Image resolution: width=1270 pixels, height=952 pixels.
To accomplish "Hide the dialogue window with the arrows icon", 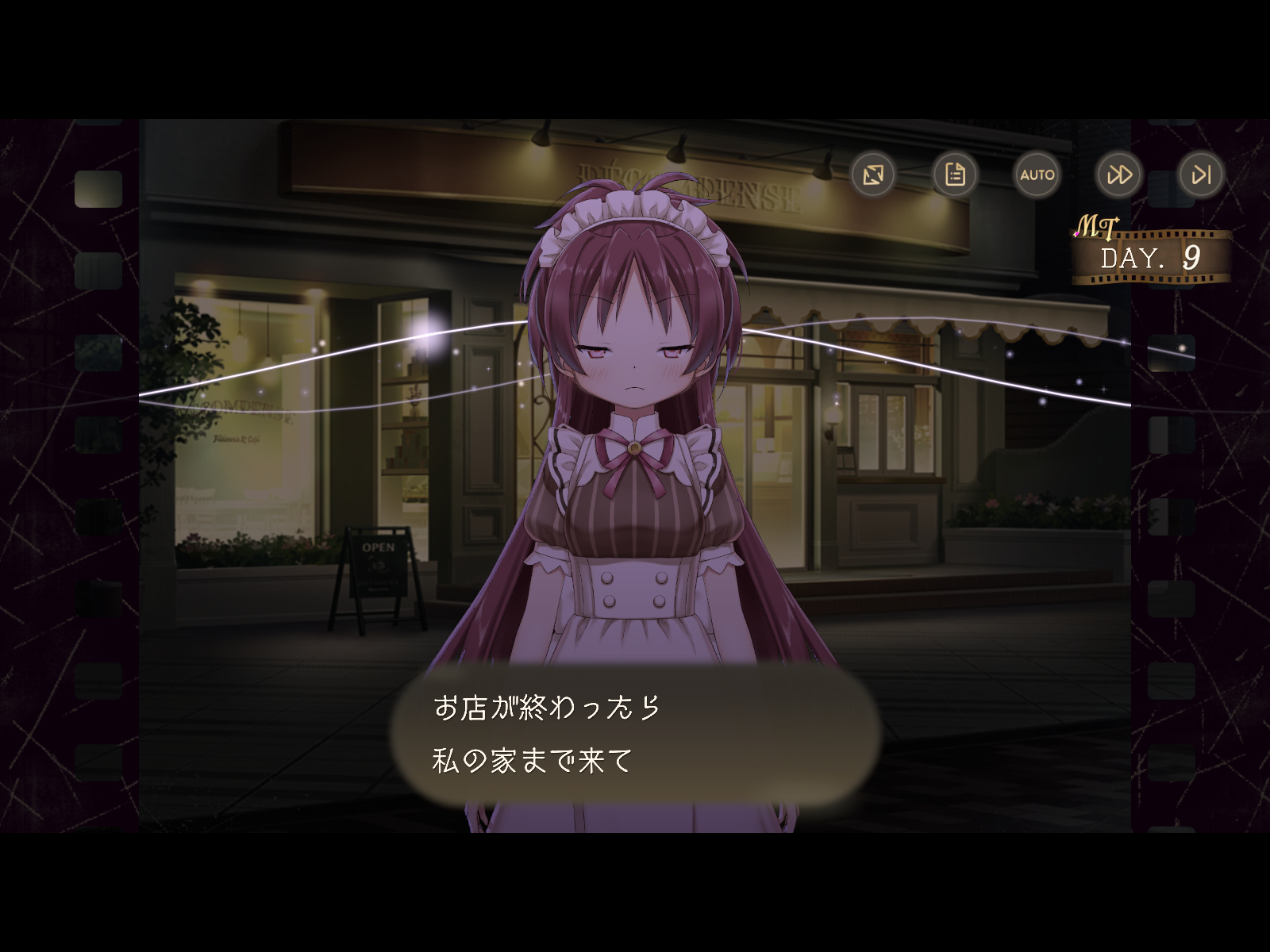I will pos(873,175).
